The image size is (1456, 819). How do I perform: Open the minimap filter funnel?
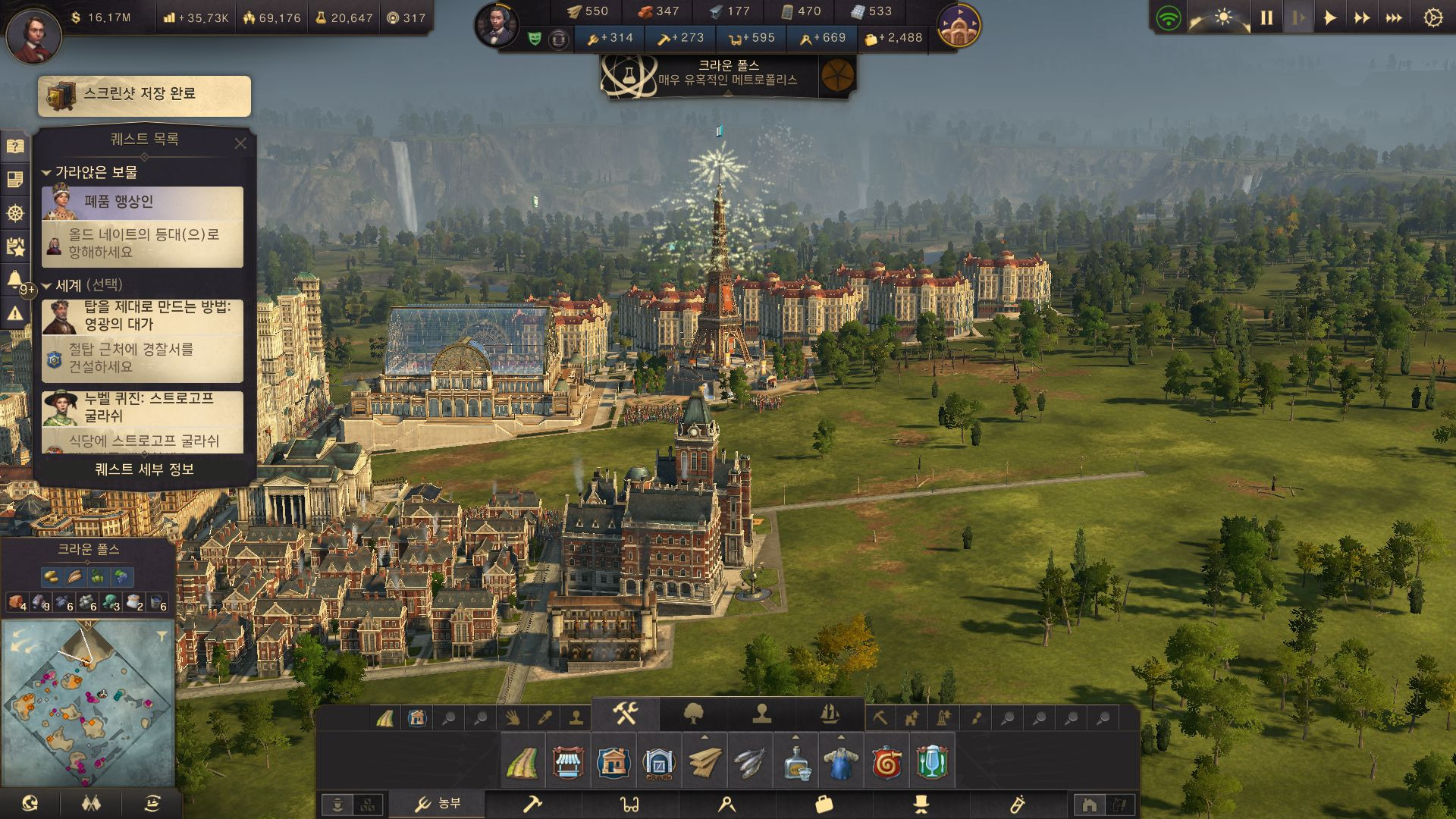coord(162,636)
